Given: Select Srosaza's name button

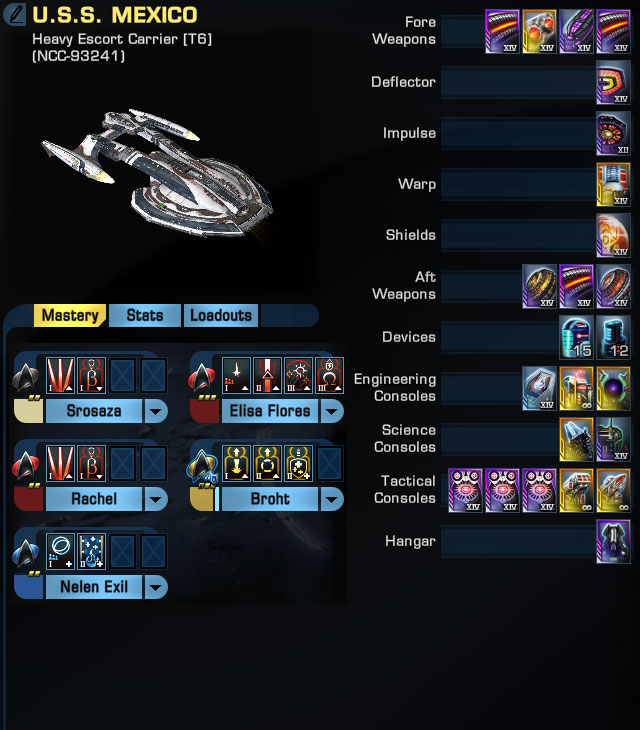Looking at the screenshot, I should pyautogui.click(x=93, y=411).
